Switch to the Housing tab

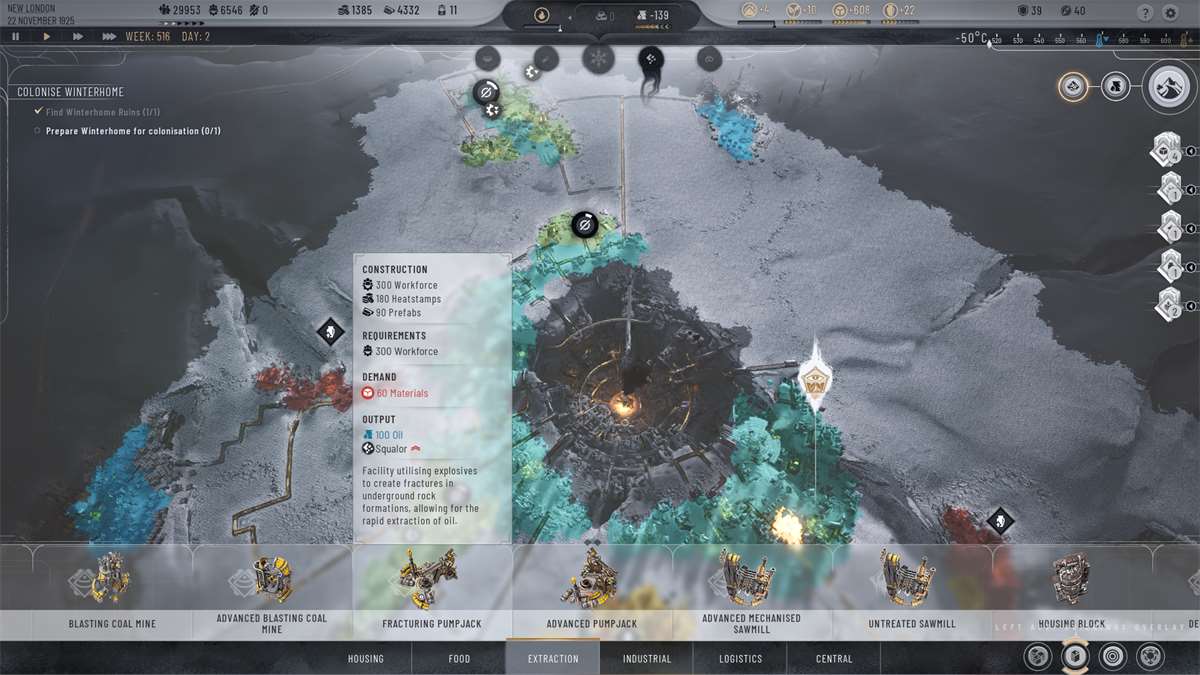(366, 659)
